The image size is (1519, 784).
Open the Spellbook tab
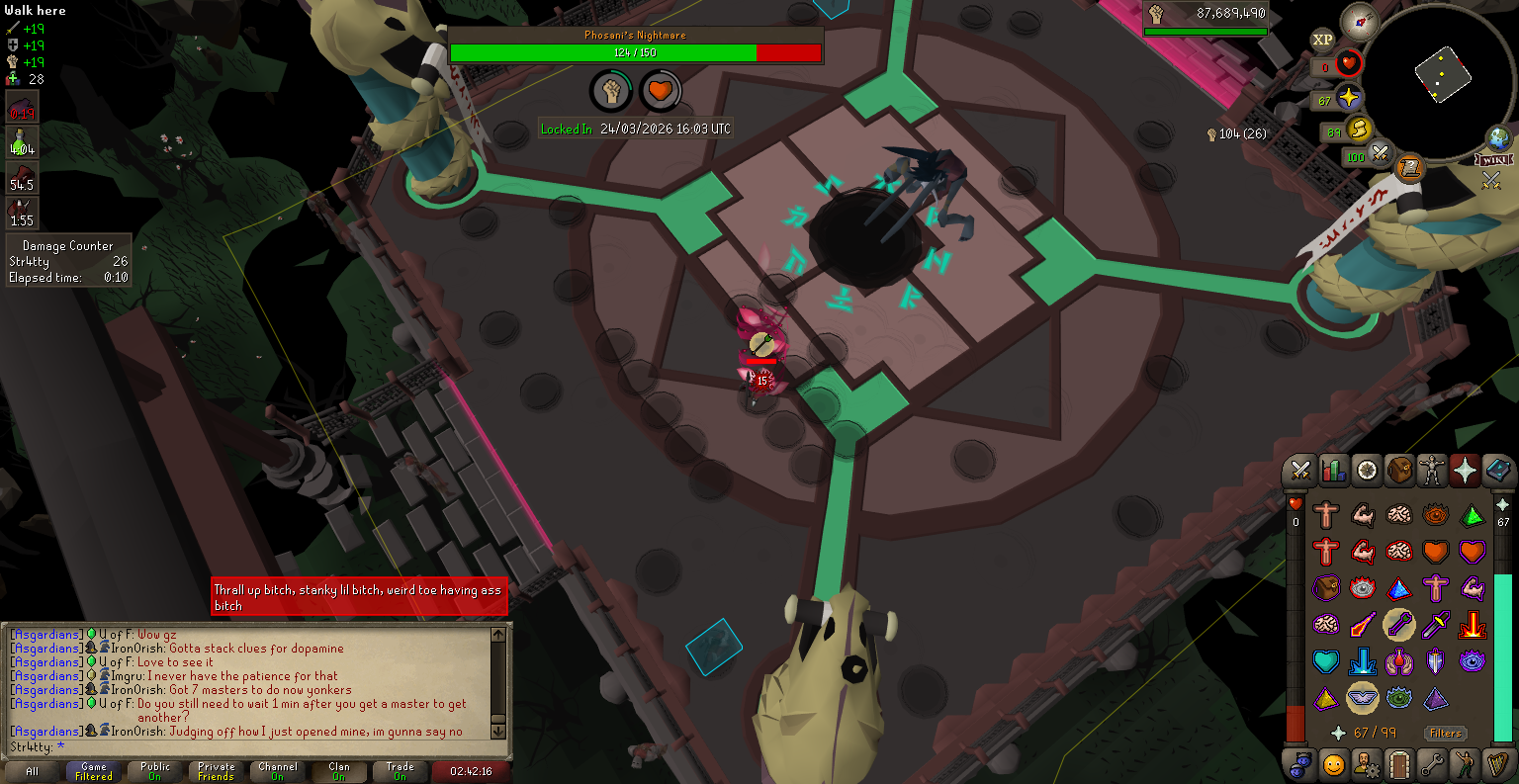click(1498, 471)
